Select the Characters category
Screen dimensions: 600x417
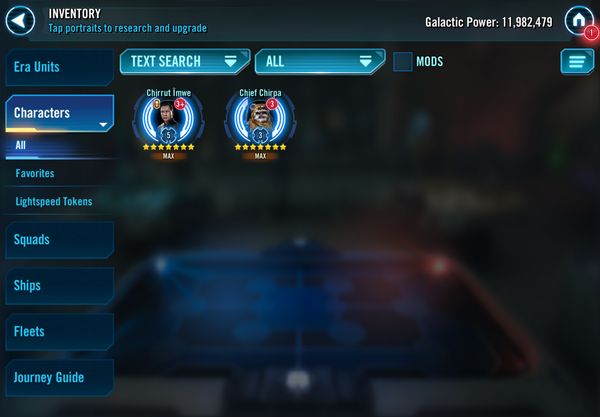[58, 113]
